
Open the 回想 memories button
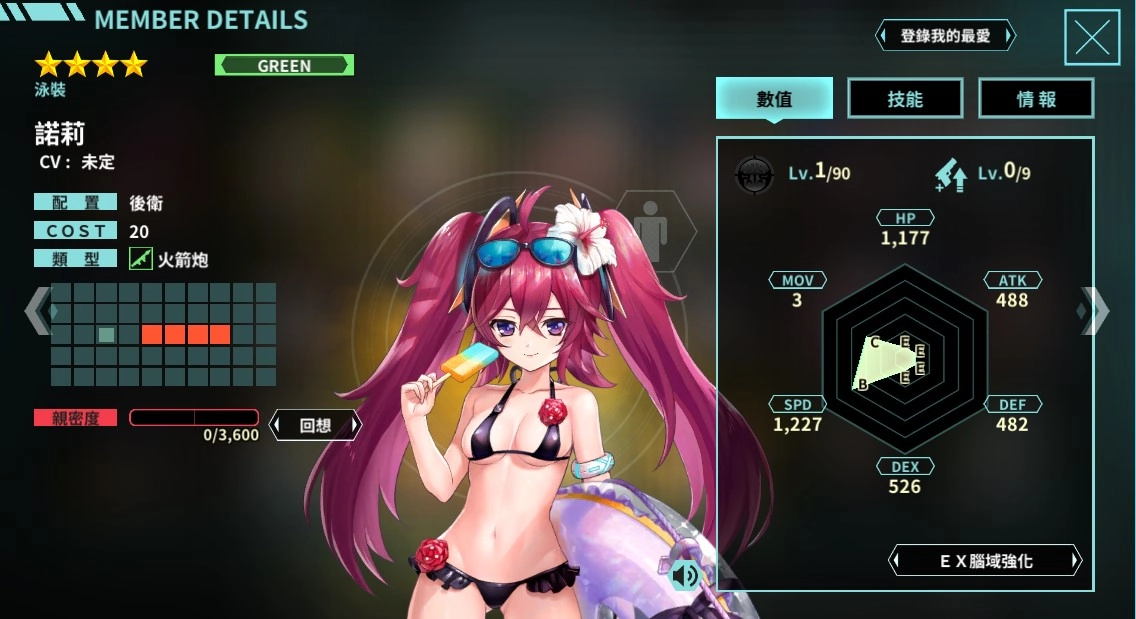pos(315,425)
